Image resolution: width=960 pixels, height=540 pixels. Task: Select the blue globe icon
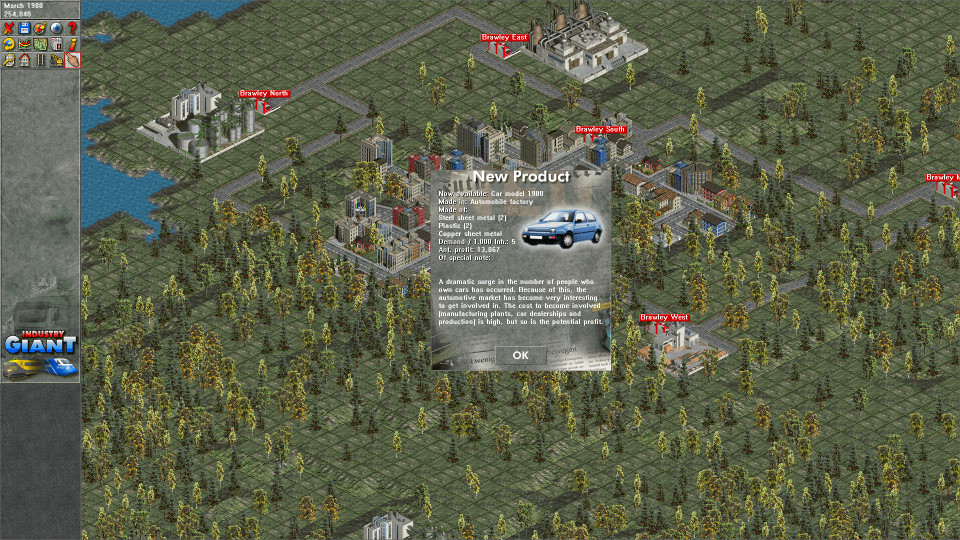57,27
